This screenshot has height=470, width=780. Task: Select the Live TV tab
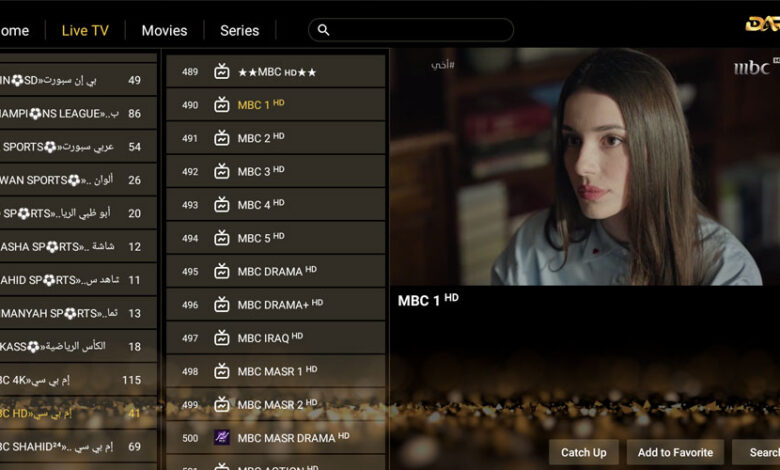tap(85, 30)
